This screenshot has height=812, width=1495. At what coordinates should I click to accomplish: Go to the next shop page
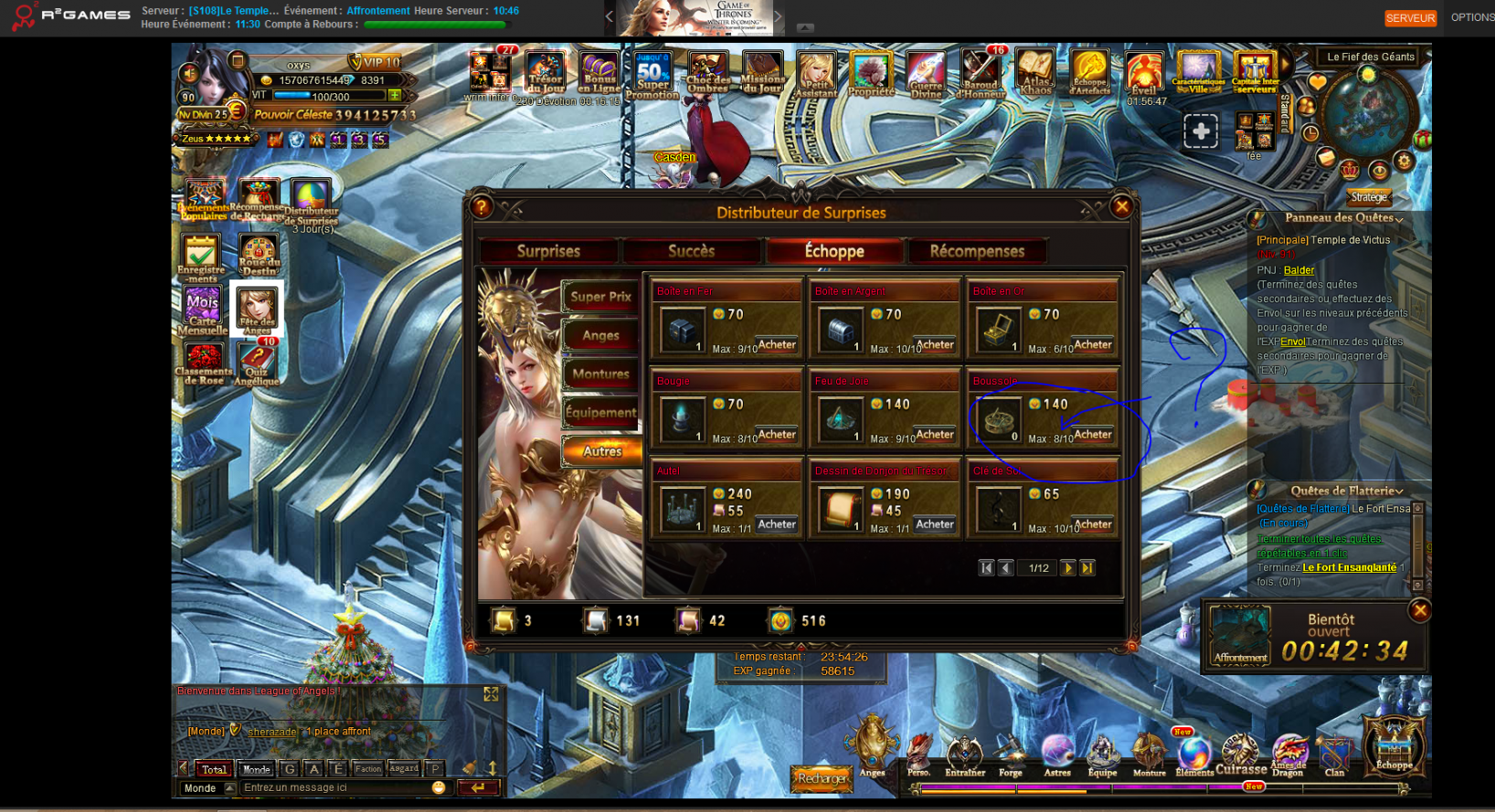[1067, 568]
